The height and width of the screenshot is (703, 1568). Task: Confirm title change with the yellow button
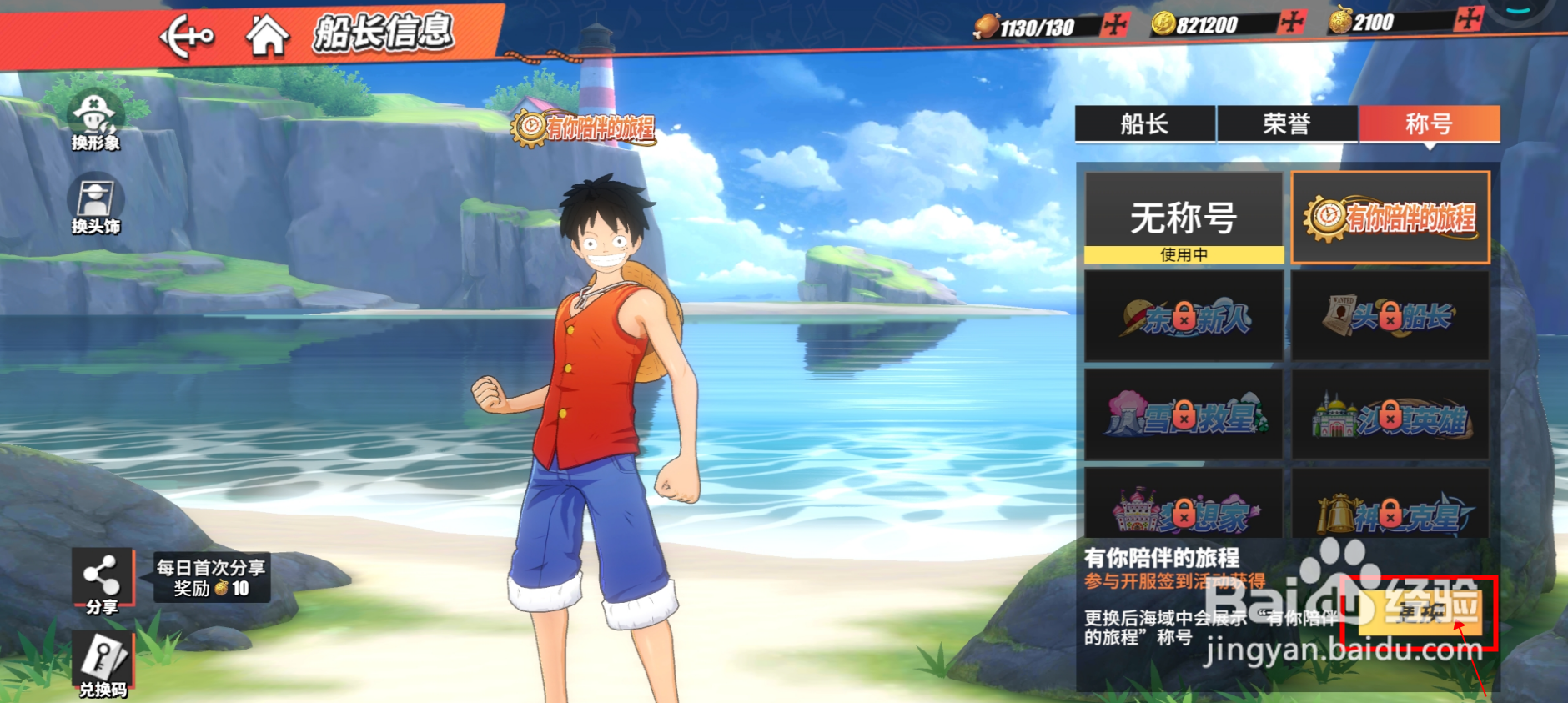pos(1420,612)
